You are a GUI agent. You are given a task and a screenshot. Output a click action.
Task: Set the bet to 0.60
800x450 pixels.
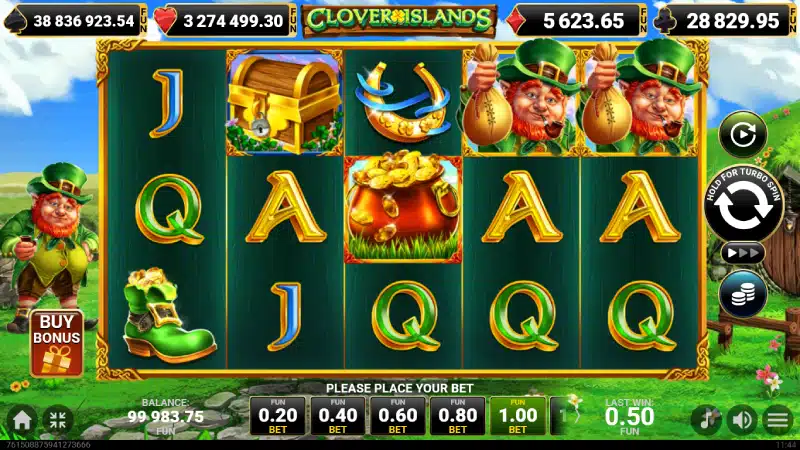pos(398,415)
